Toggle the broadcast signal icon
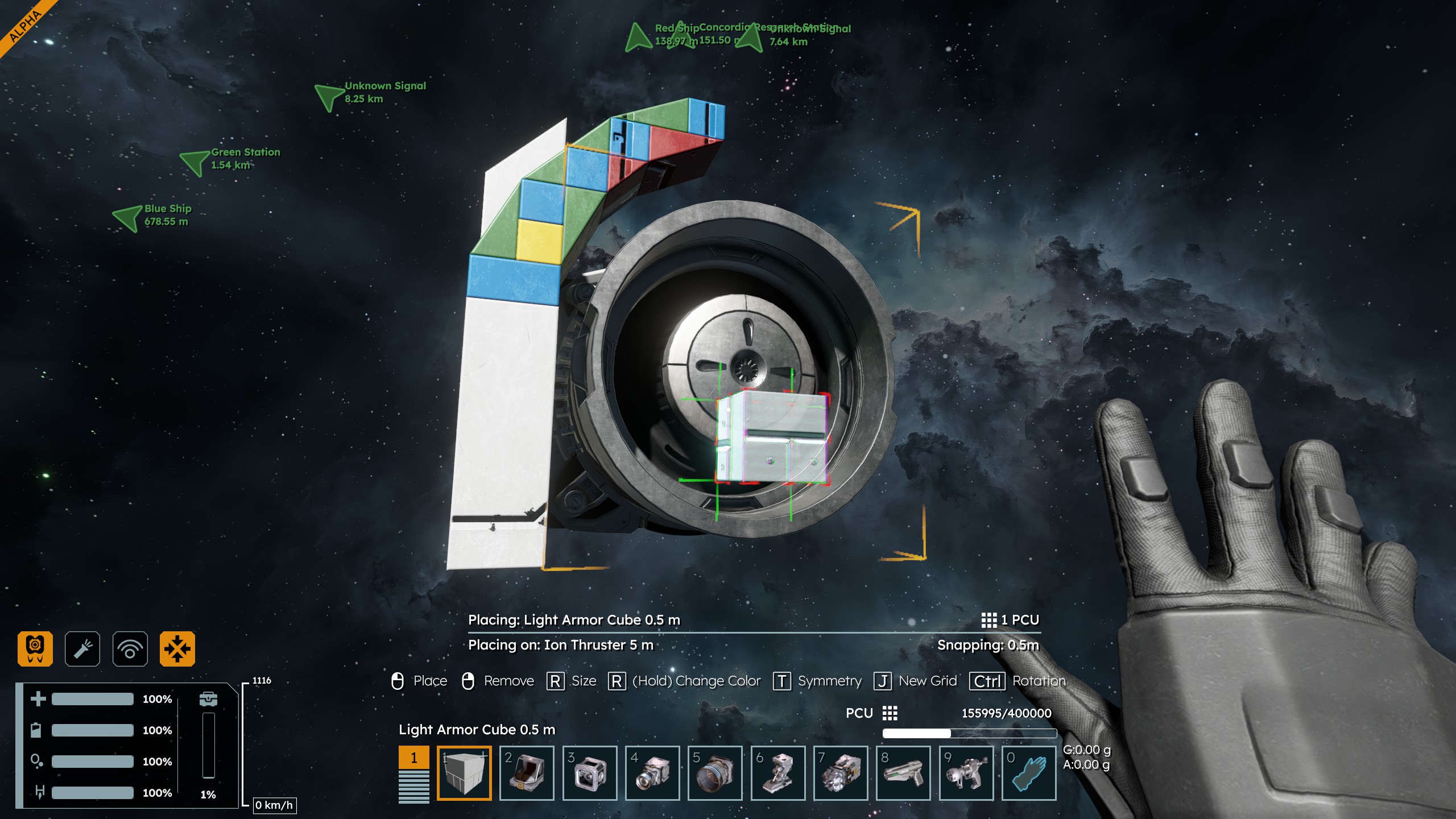Screen dimensions: 1456x819 pyautogui.click(x=130, y=648)
